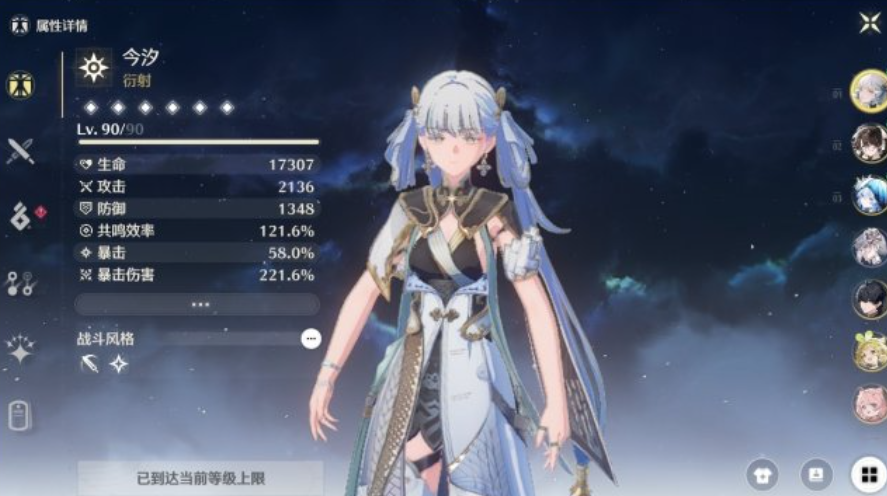Show 战斗风格 details via round ellipsis button
The image size is (887, 496).
click(x=311, y=339)
